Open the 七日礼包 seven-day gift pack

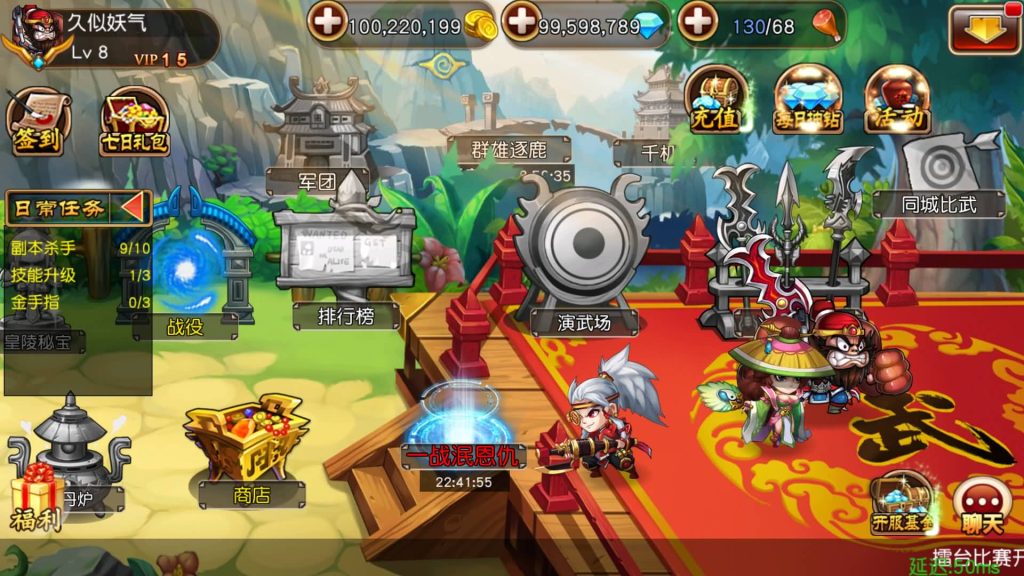[x=134, y=124]
